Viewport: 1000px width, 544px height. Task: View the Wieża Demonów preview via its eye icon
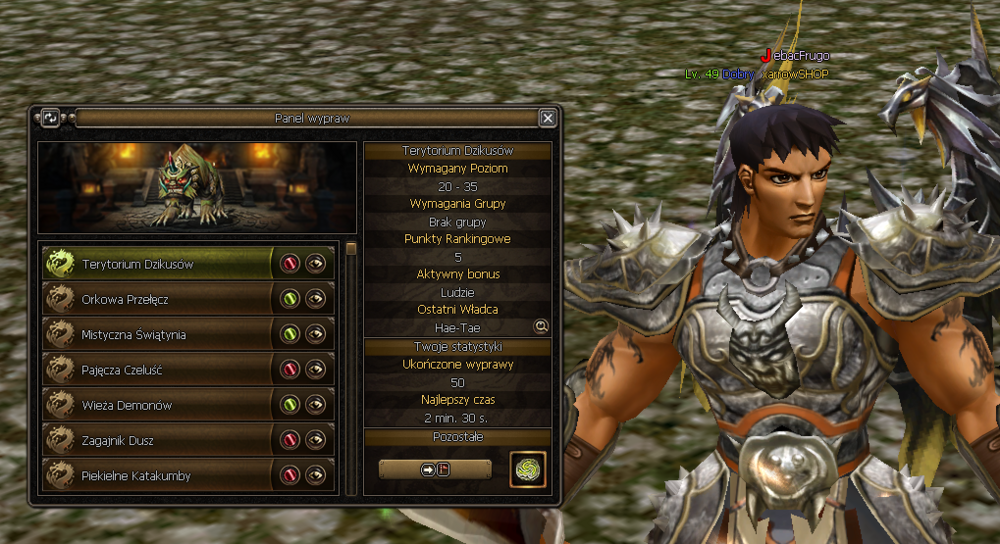(x=316, y=405)
